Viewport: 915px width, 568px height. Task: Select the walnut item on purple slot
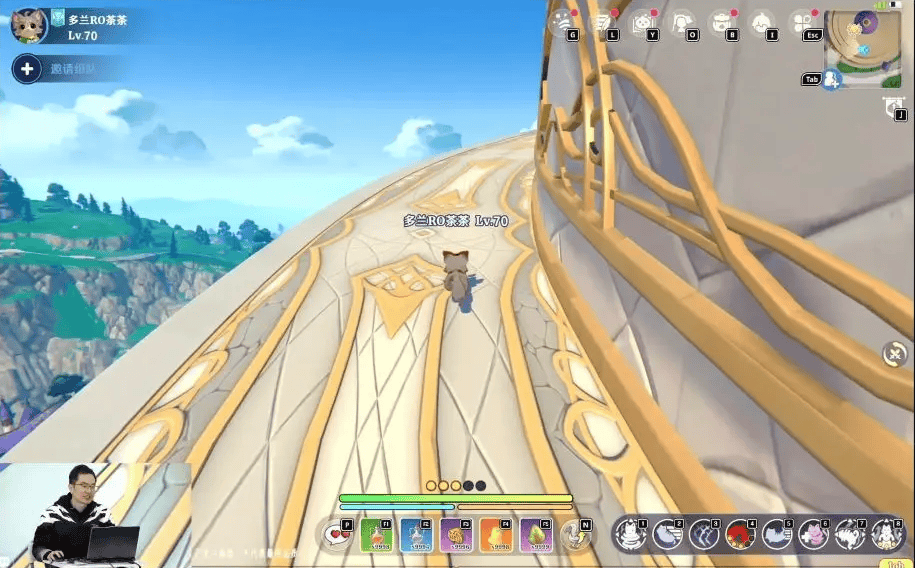(455, 535)
